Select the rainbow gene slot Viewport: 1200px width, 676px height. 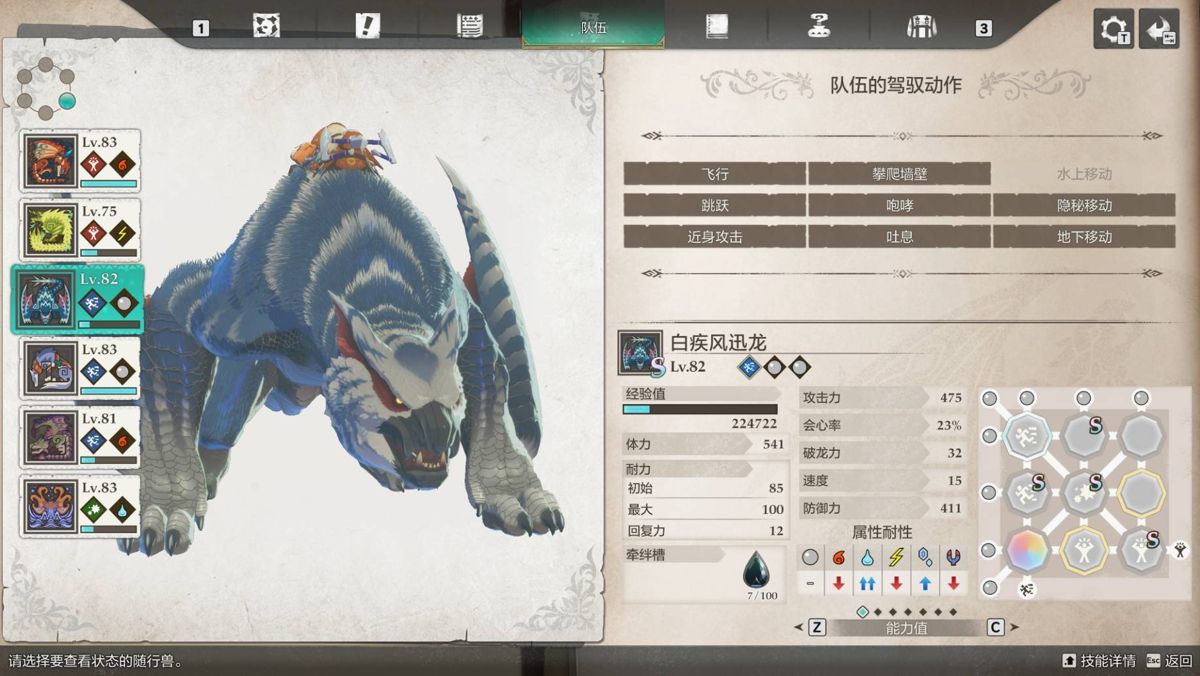point(1027,548)
